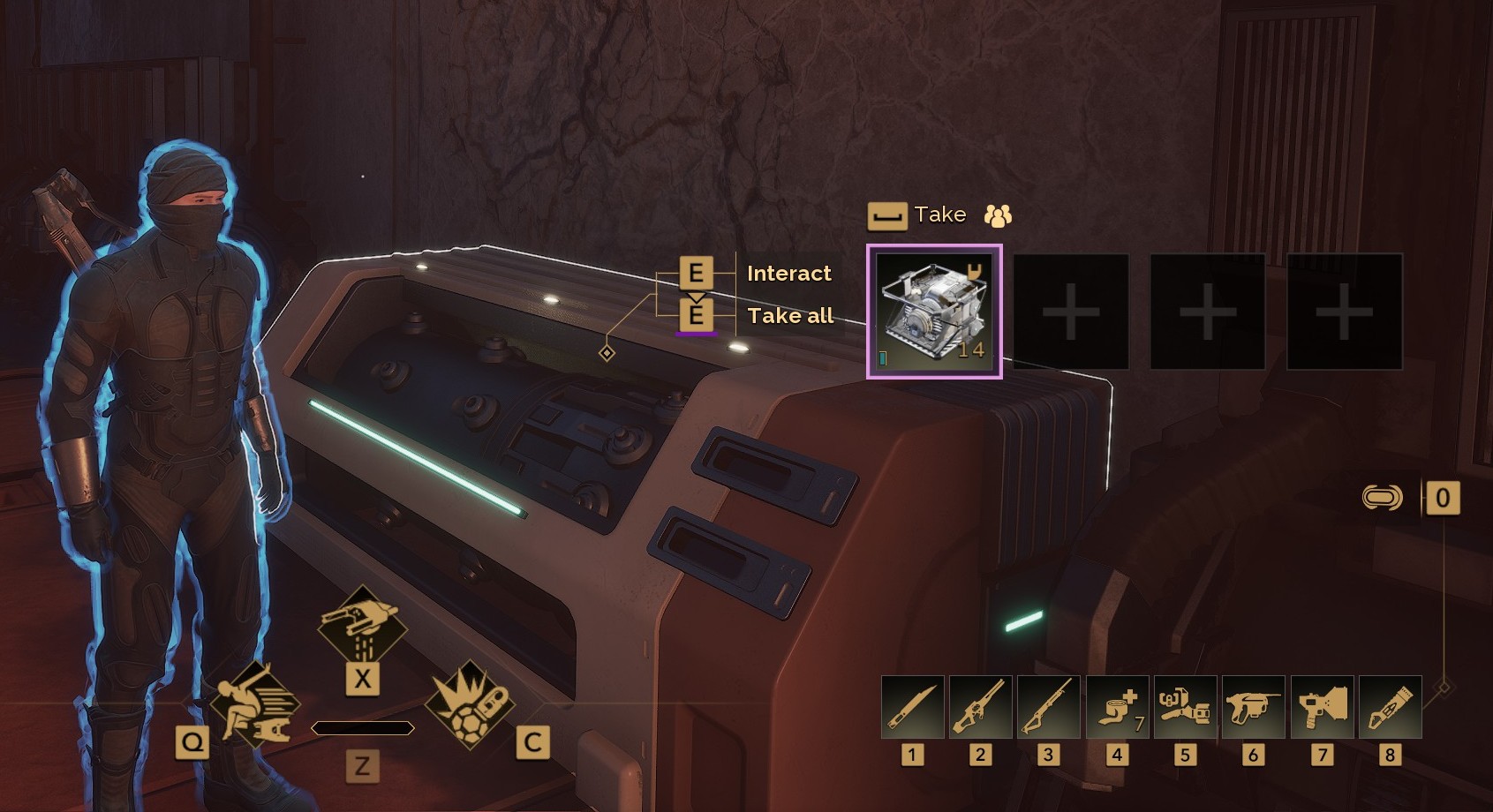Choose the slim long rifle in slot 3
1493x812 pixels.
1048,707
